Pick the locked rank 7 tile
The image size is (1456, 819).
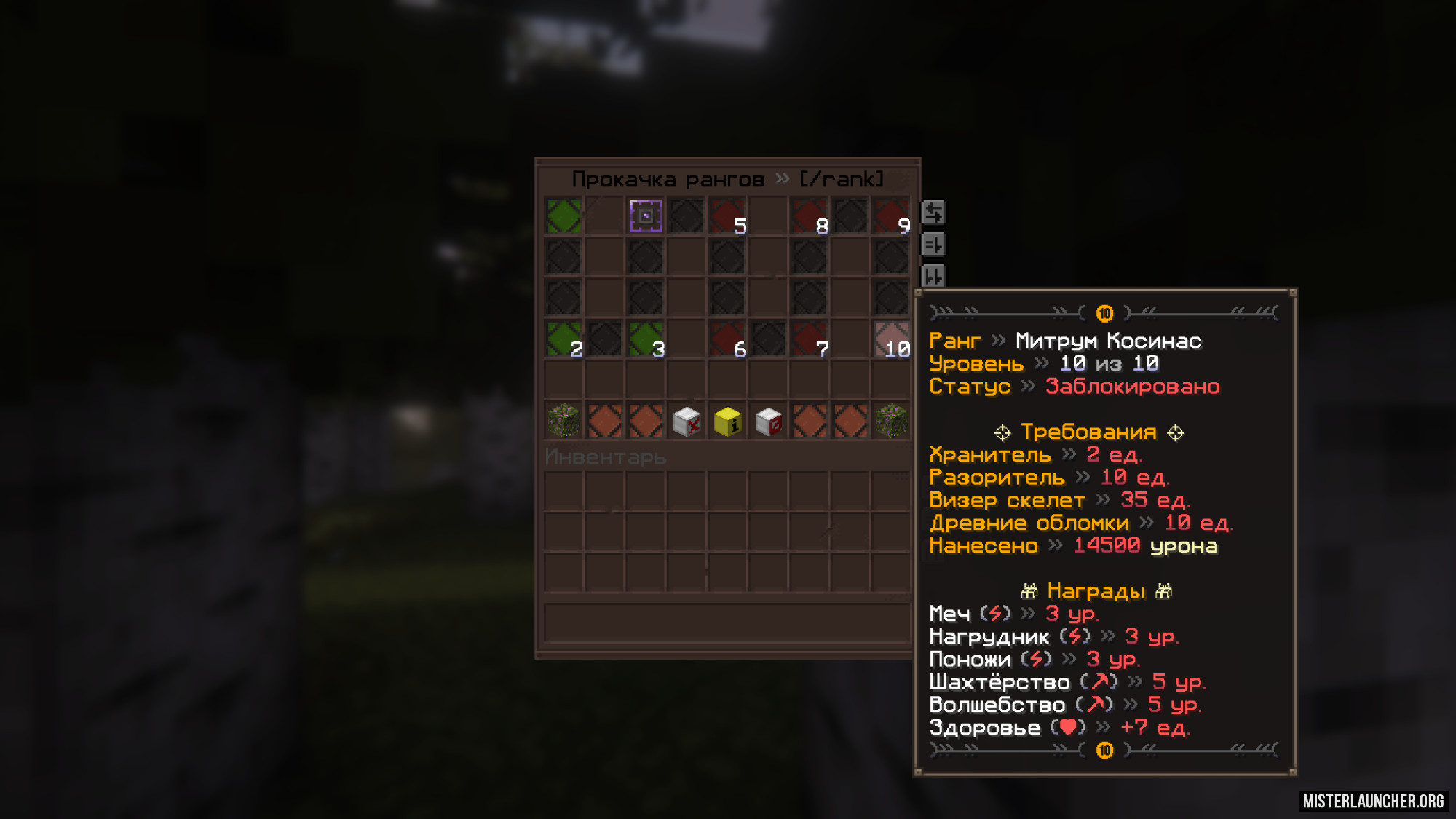tap(809, 339)
